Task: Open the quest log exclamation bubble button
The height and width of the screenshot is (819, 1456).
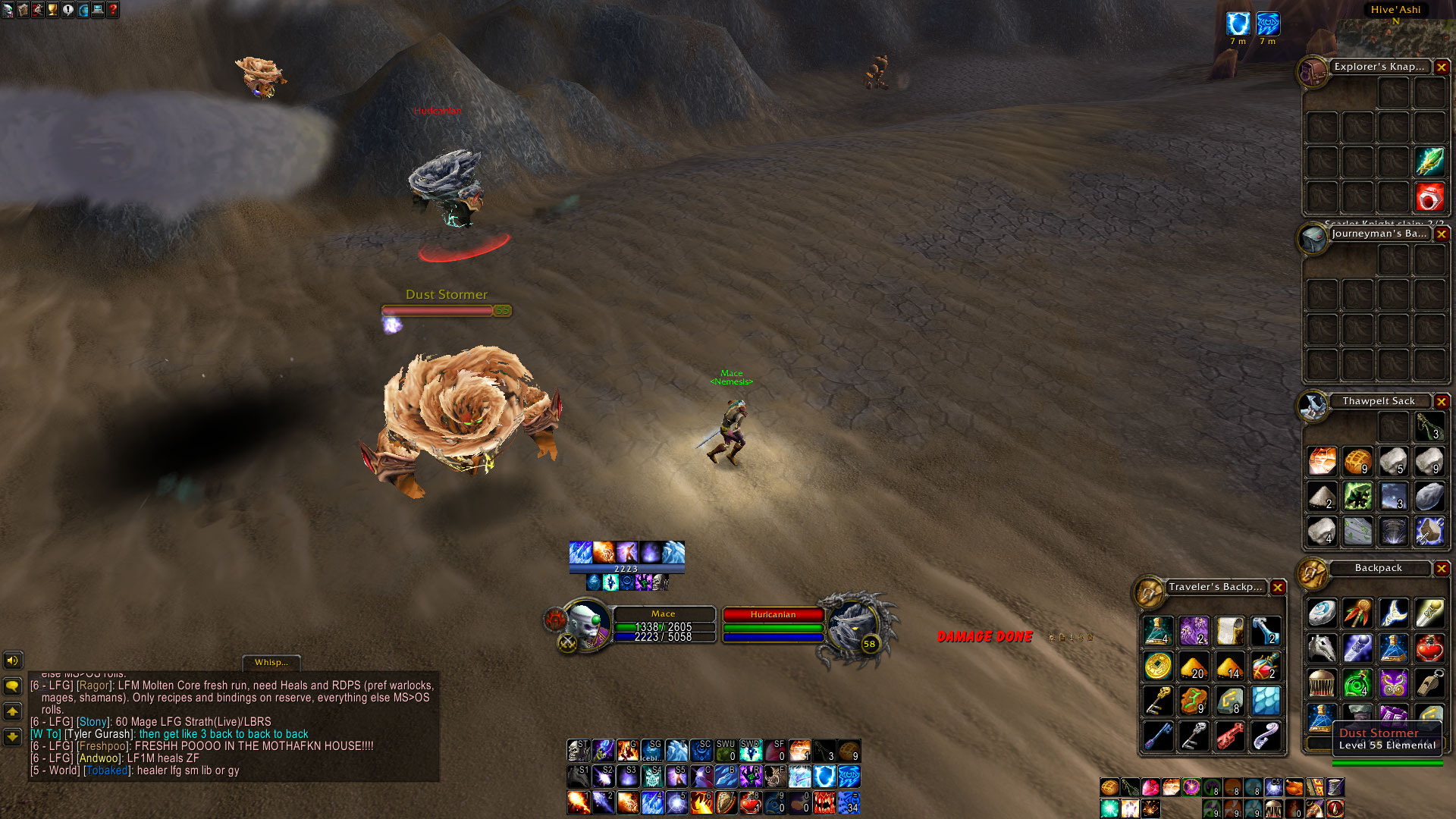Action: coord(68,10)
